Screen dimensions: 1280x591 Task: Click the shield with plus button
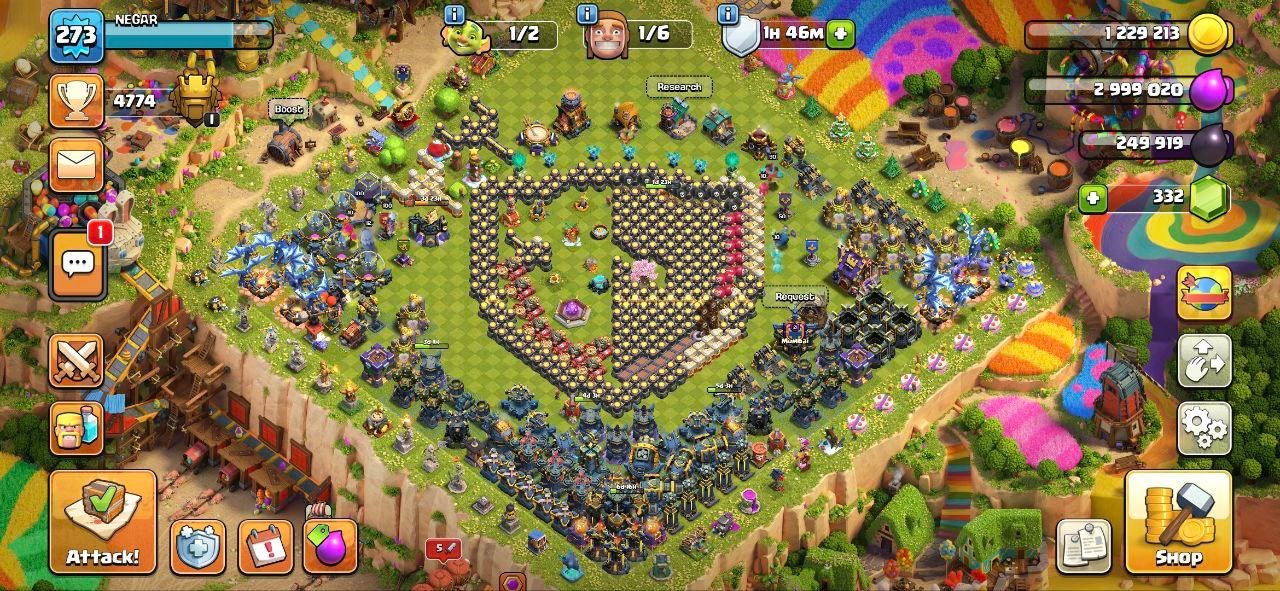pyautogui.click(x=197, y=547)
